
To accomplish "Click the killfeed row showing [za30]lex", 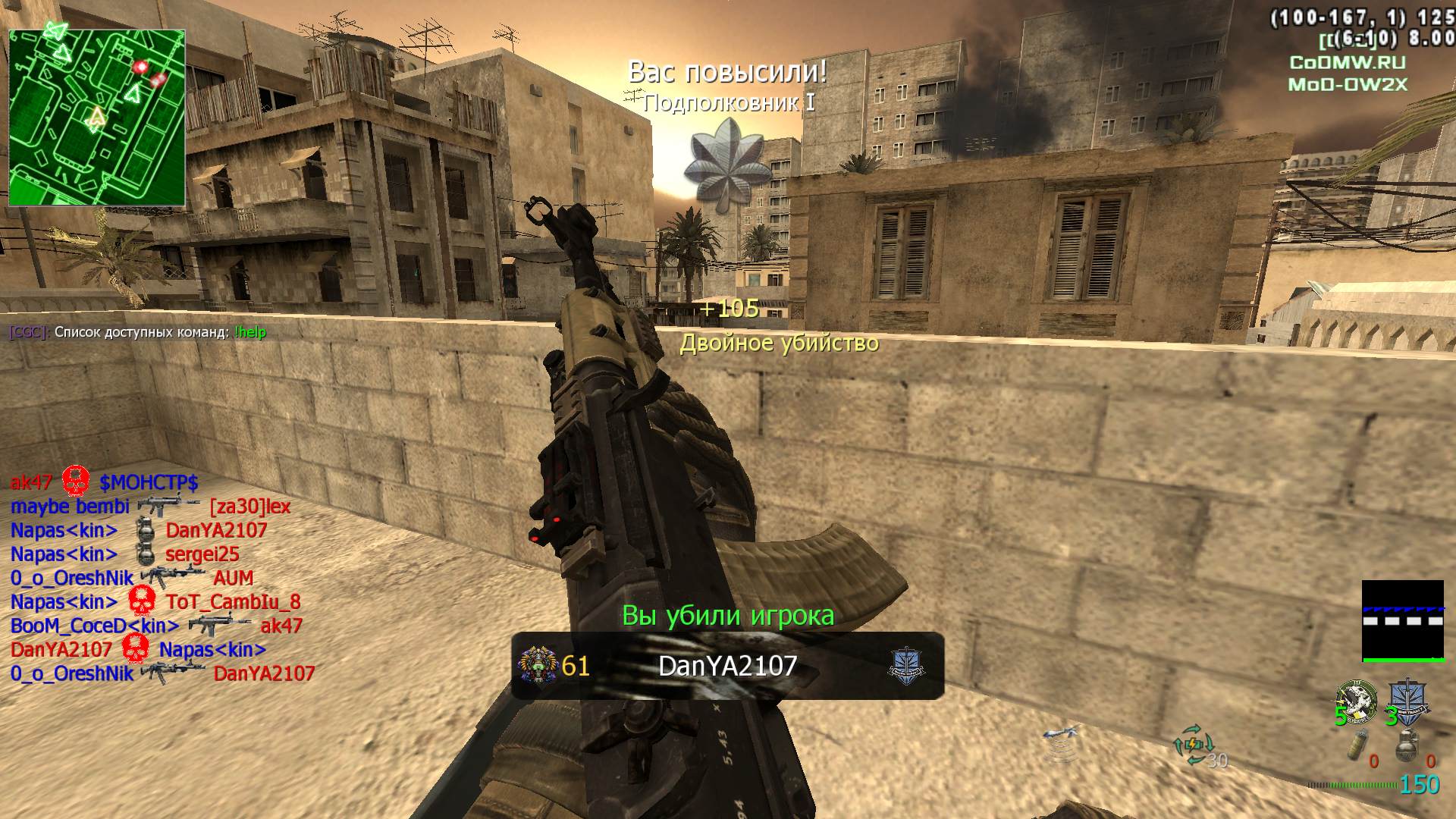I will 150,507.
